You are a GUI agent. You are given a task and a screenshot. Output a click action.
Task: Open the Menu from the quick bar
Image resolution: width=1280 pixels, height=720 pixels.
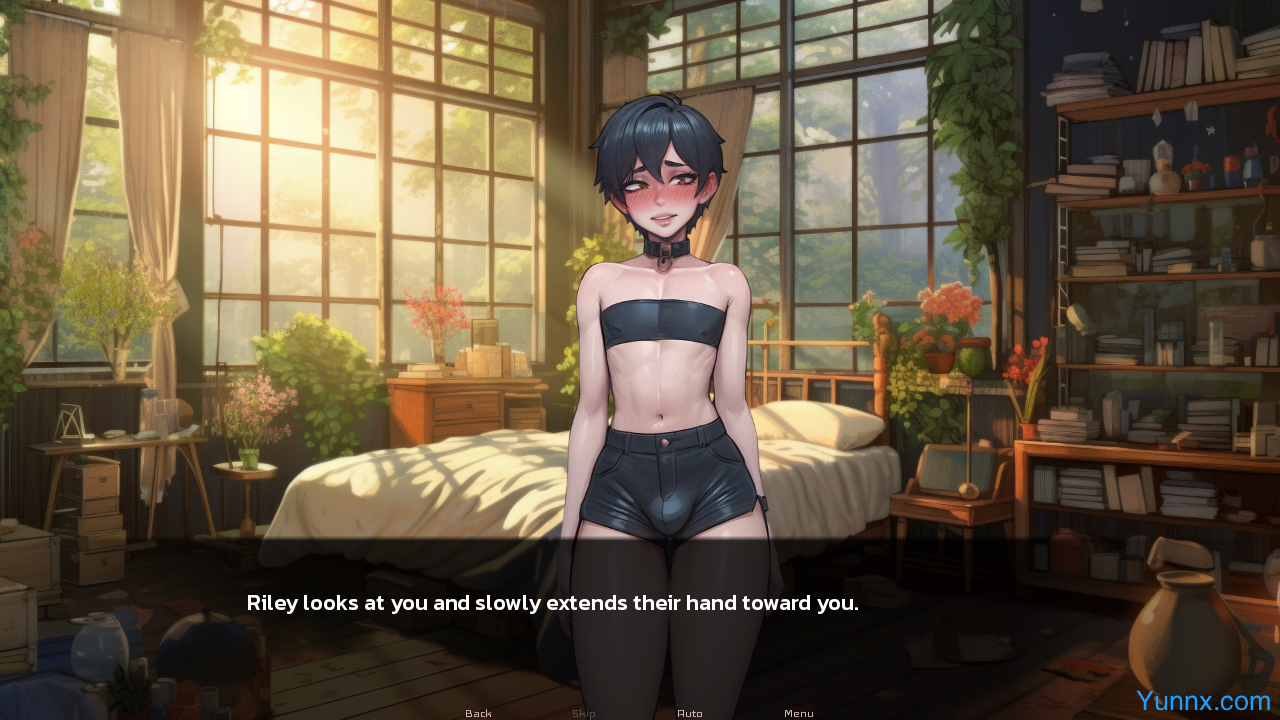click(798, 713)
